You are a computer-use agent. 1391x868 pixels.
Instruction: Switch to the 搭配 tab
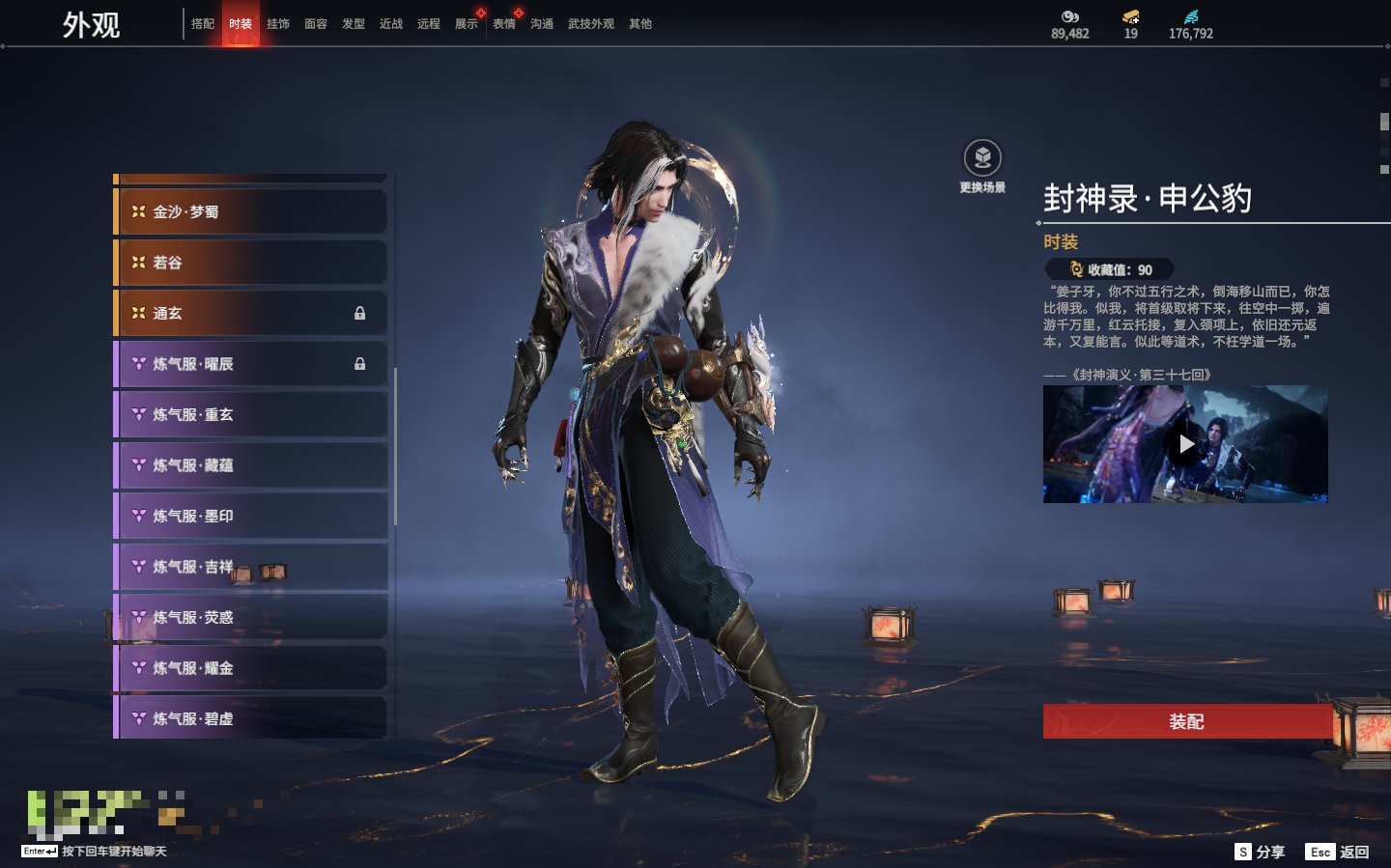click(x=203, y=24)
